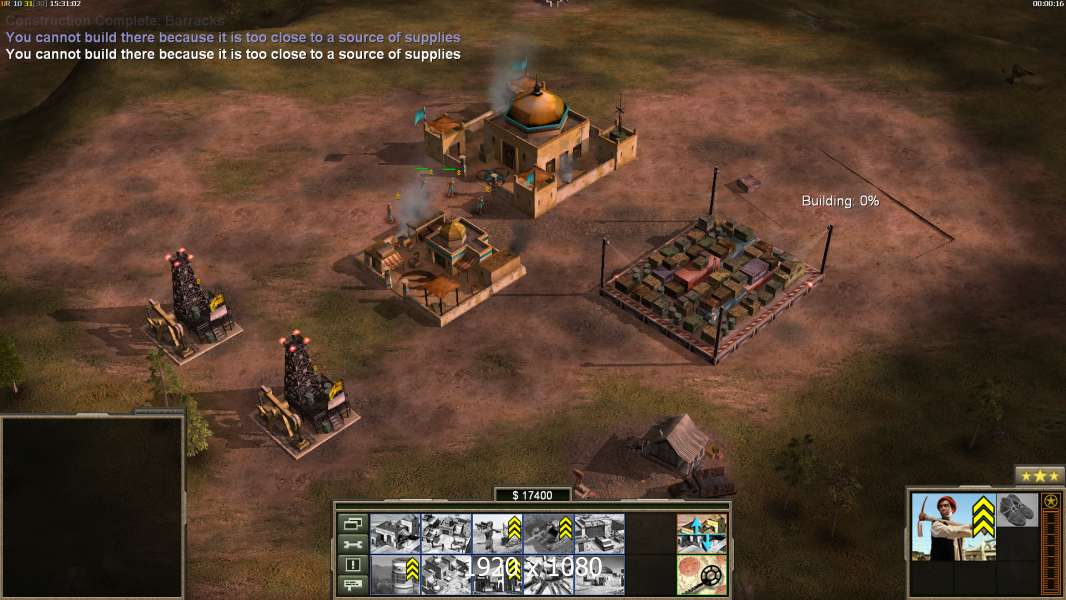Viewport: 1066px width, 600px height.
Task: Select the Tunnel Network build icon
Action: (548, 533)
